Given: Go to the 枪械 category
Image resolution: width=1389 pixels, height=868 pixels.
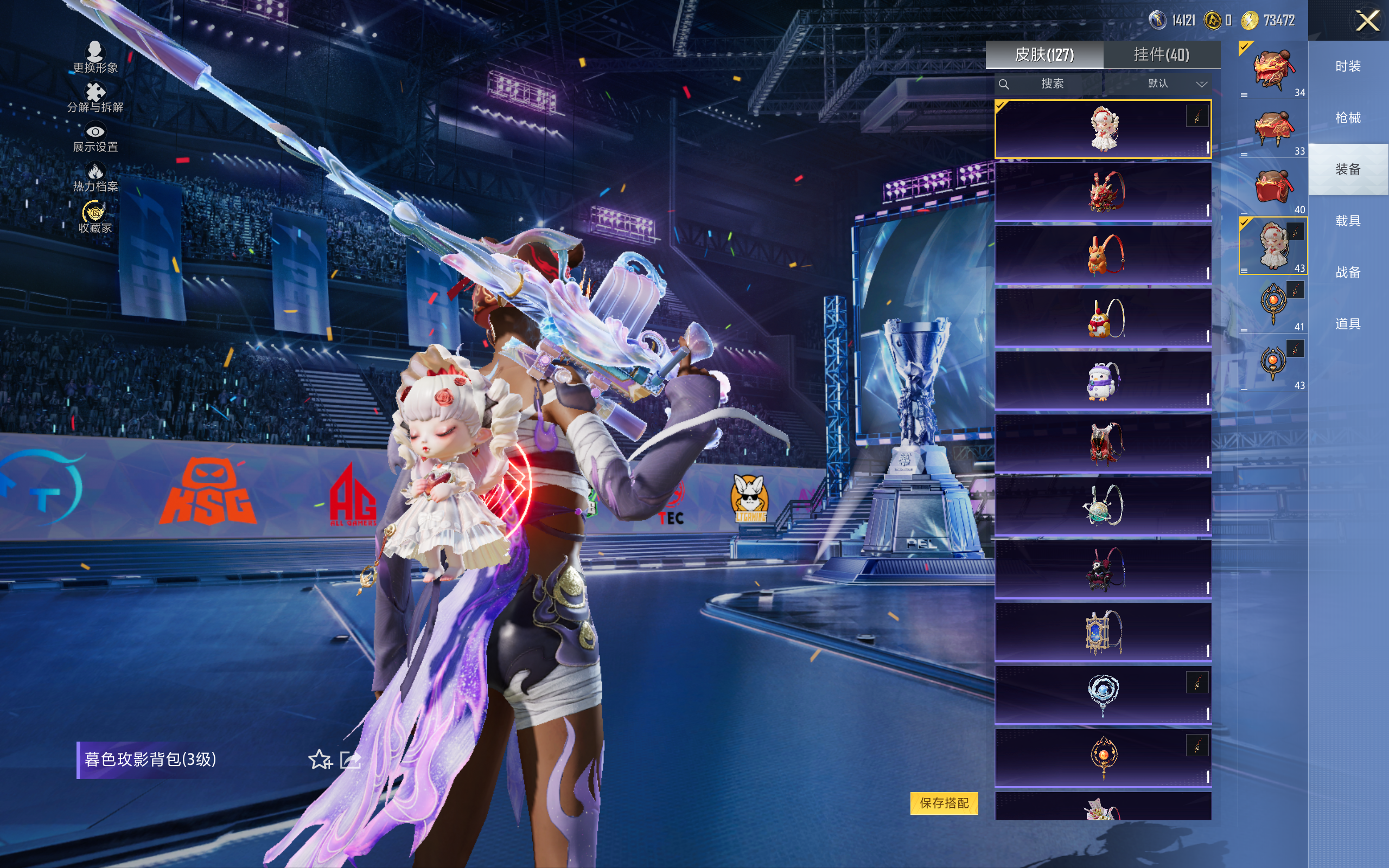Looking at the screenshot, I should pos(1348,118).
